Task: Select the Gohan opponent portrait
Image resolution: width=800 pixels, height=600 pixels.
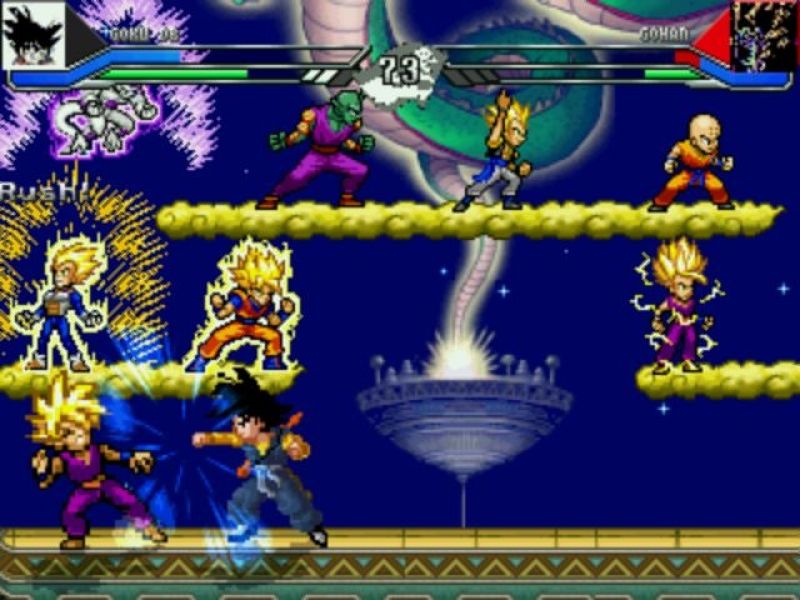Action: [x=764, y=35]
